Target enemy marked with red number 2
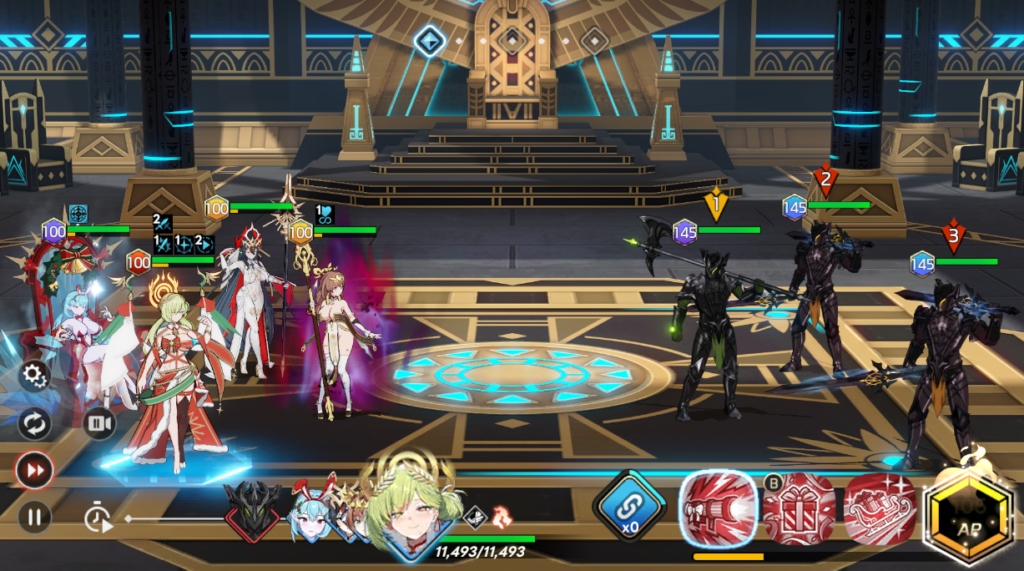Screen dimensions: 1024x571 pos(822,290)
